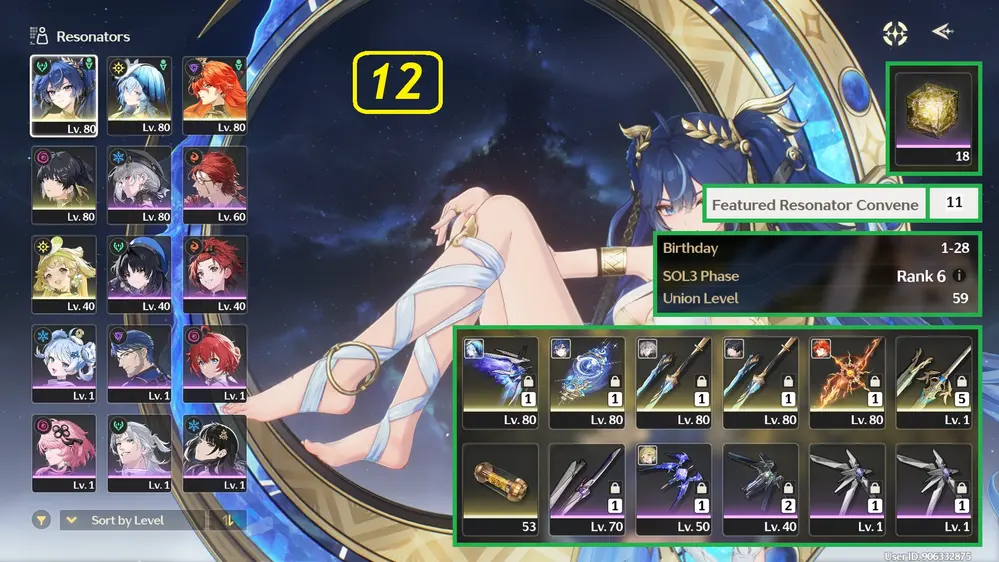Choose the light-blue-haired Lv. 80 resonator

tap(139, 95)
